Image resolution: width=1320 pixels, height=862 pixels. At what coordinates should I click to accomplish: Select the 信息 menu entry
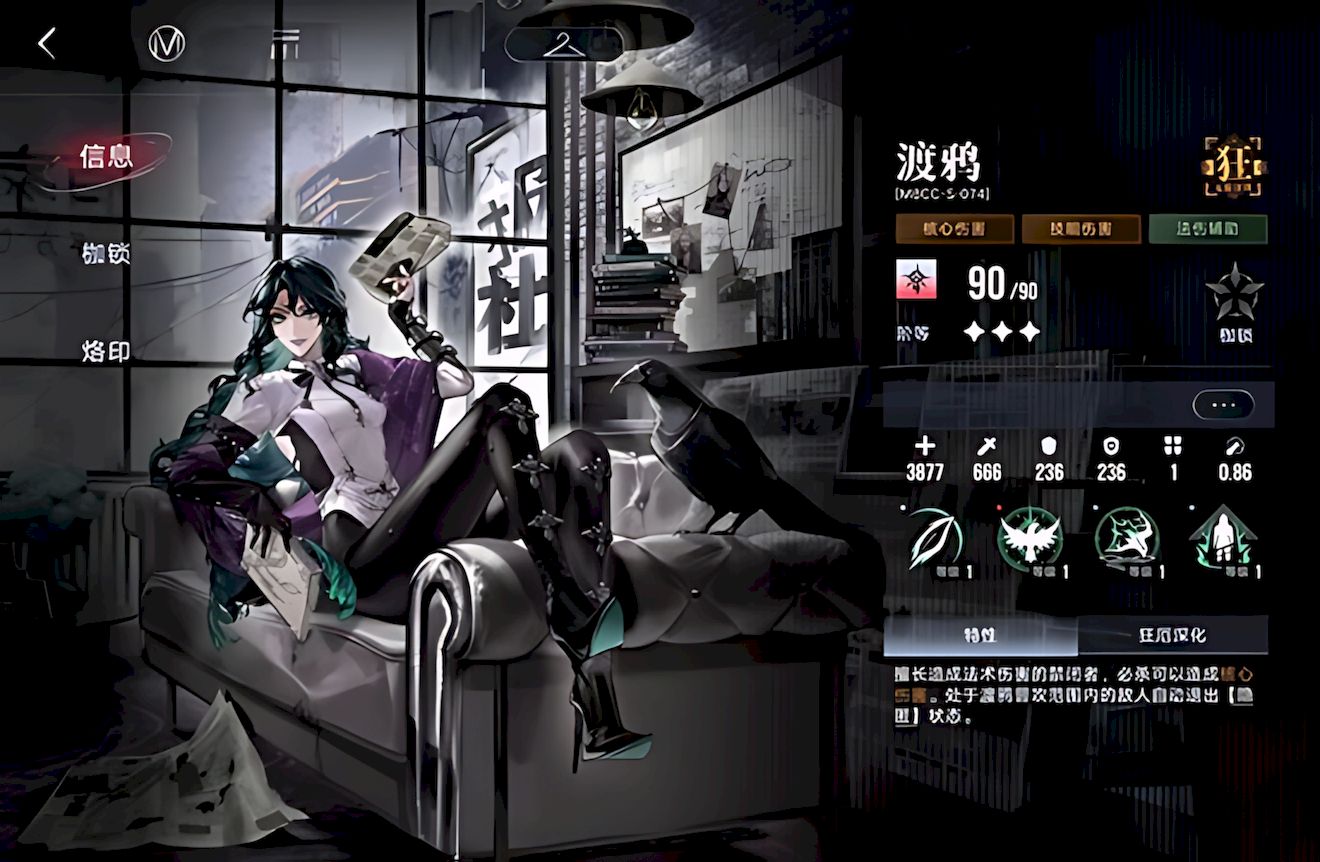107,157
